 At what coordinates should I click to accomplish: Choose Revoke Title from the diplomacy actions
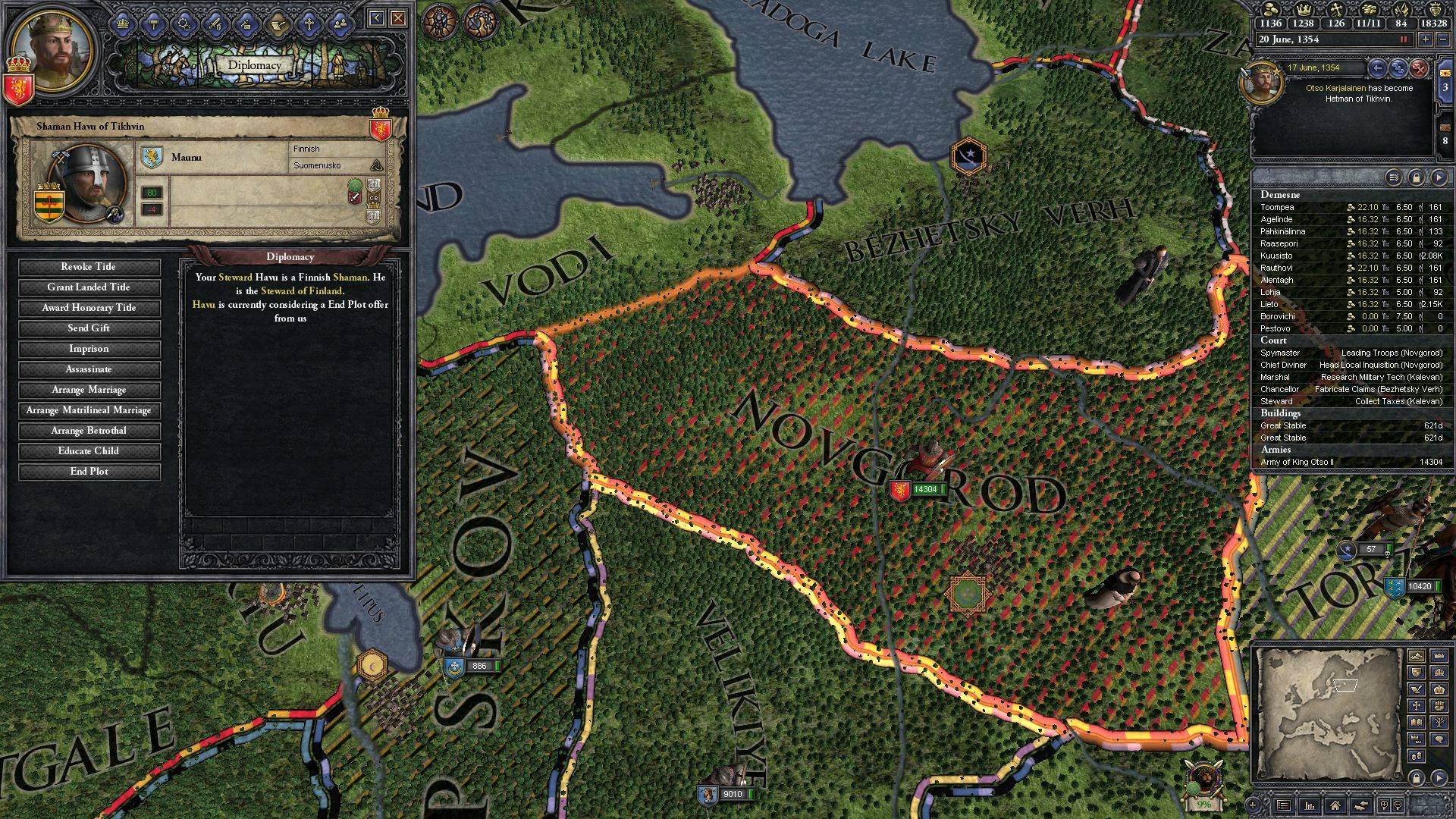[89, 267]
